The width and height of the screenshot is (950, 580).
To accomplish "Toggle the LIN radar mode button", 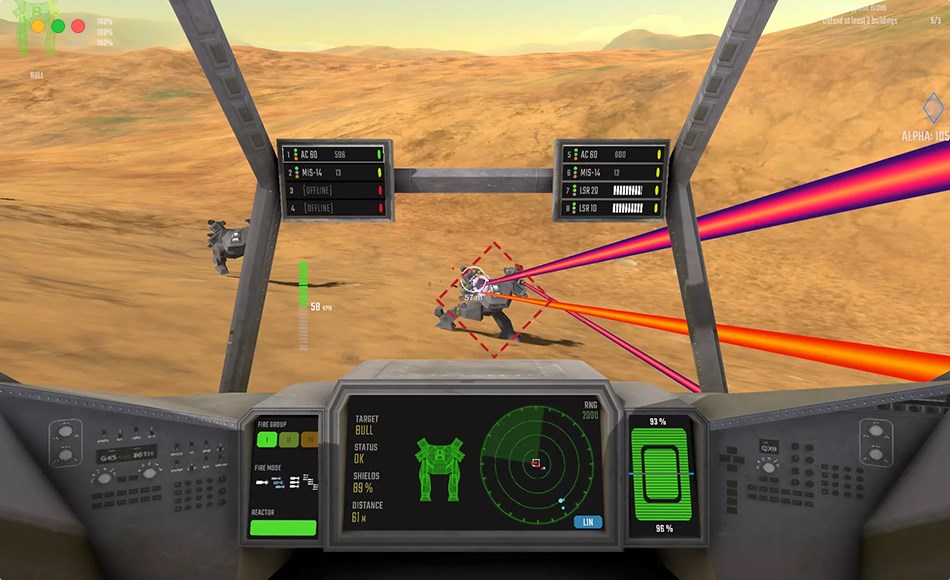I will click(589, 521).
